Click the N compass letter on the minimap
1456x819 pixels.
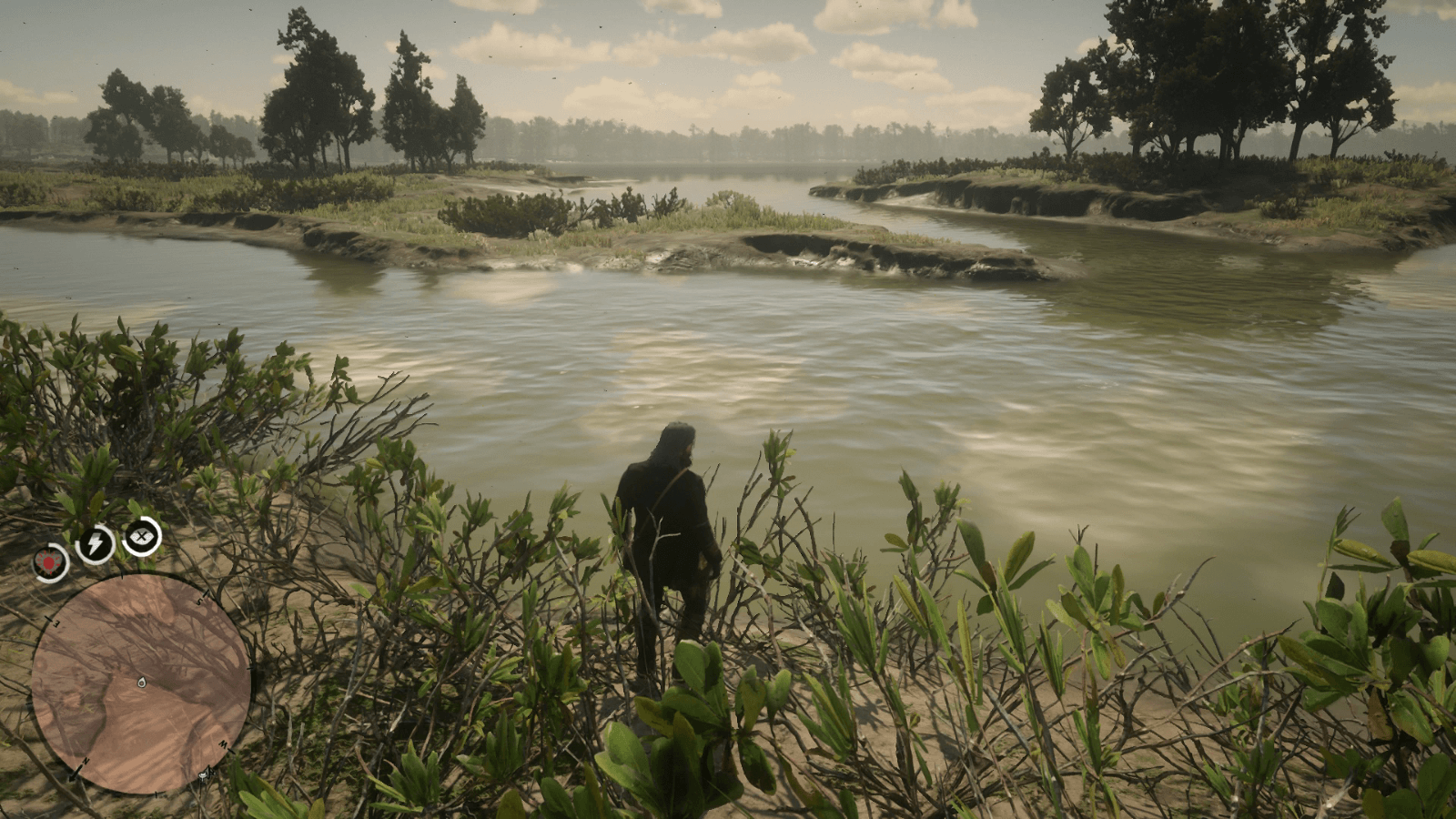click(86, 760)
